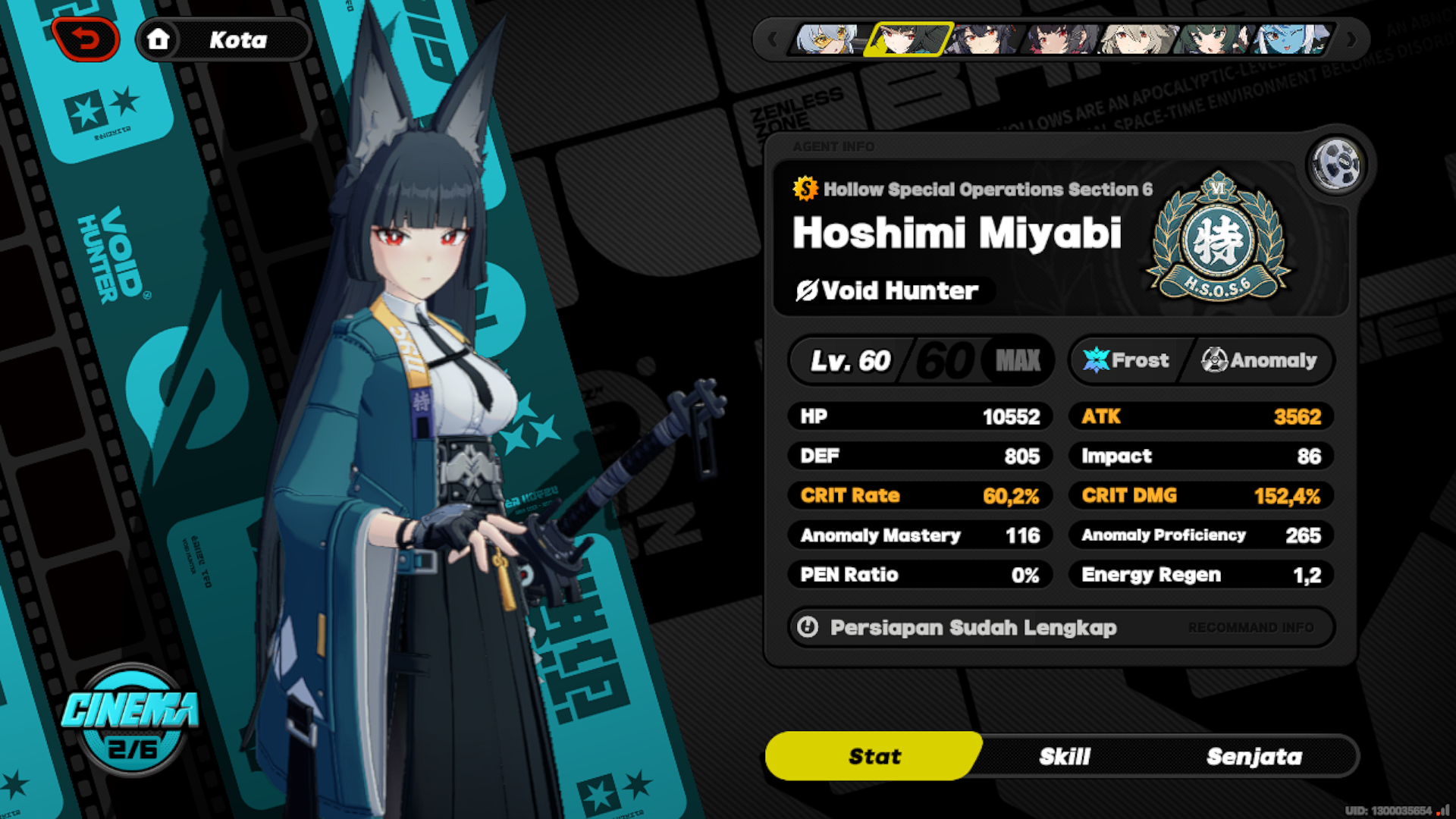The width and height of the screenshot is (1456, 819).
Task: Click the ATK stat row
Action: point(1200,416)
